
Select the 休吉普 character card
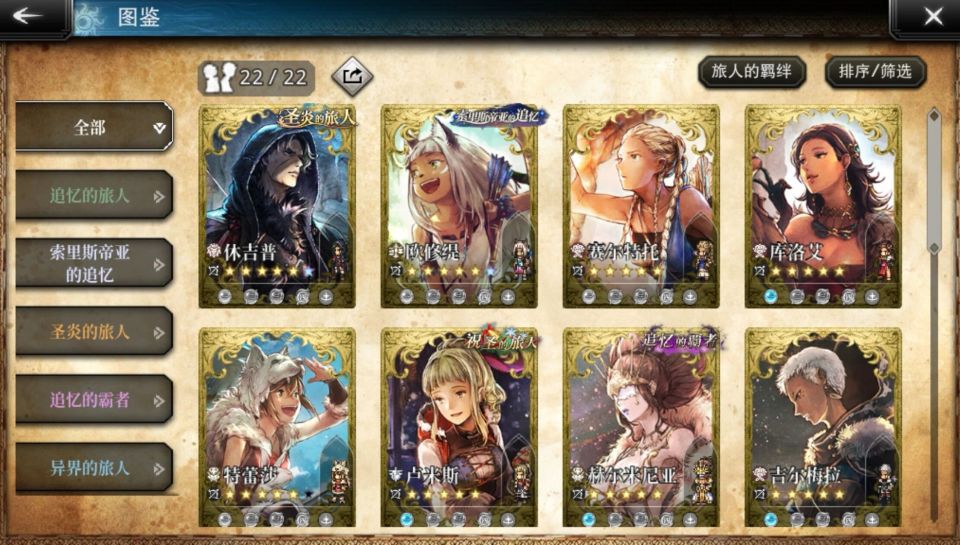tap(277, 205)
